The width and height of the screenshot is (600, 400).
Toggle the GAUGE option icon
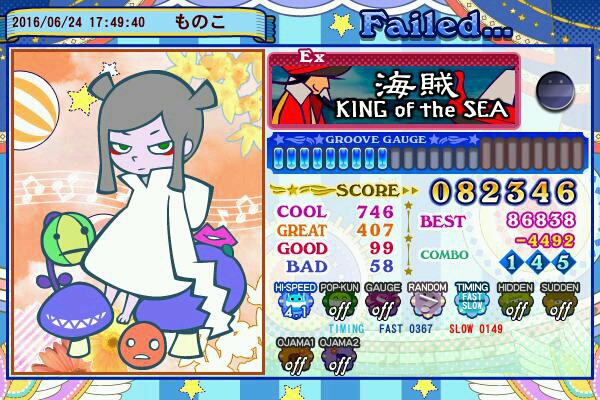point(383,303)
